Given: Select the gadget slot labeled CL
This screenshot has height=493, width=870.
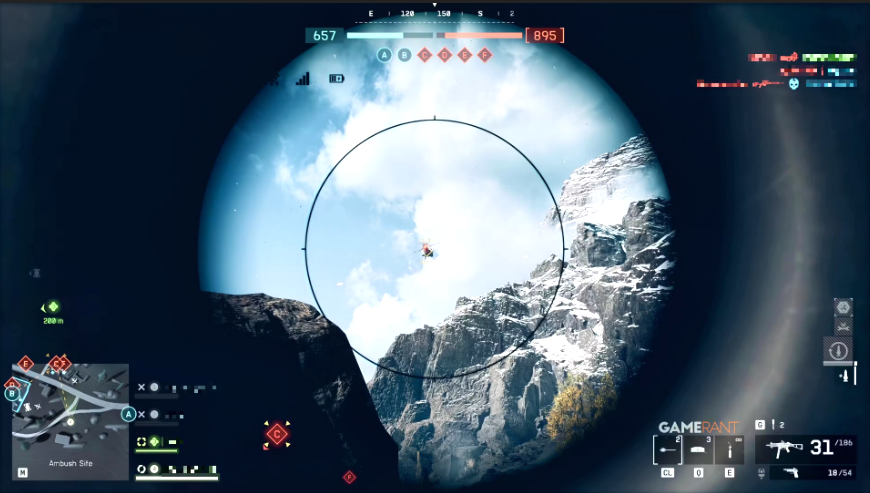Looking at the screenshot, I should tap(667, 450).
